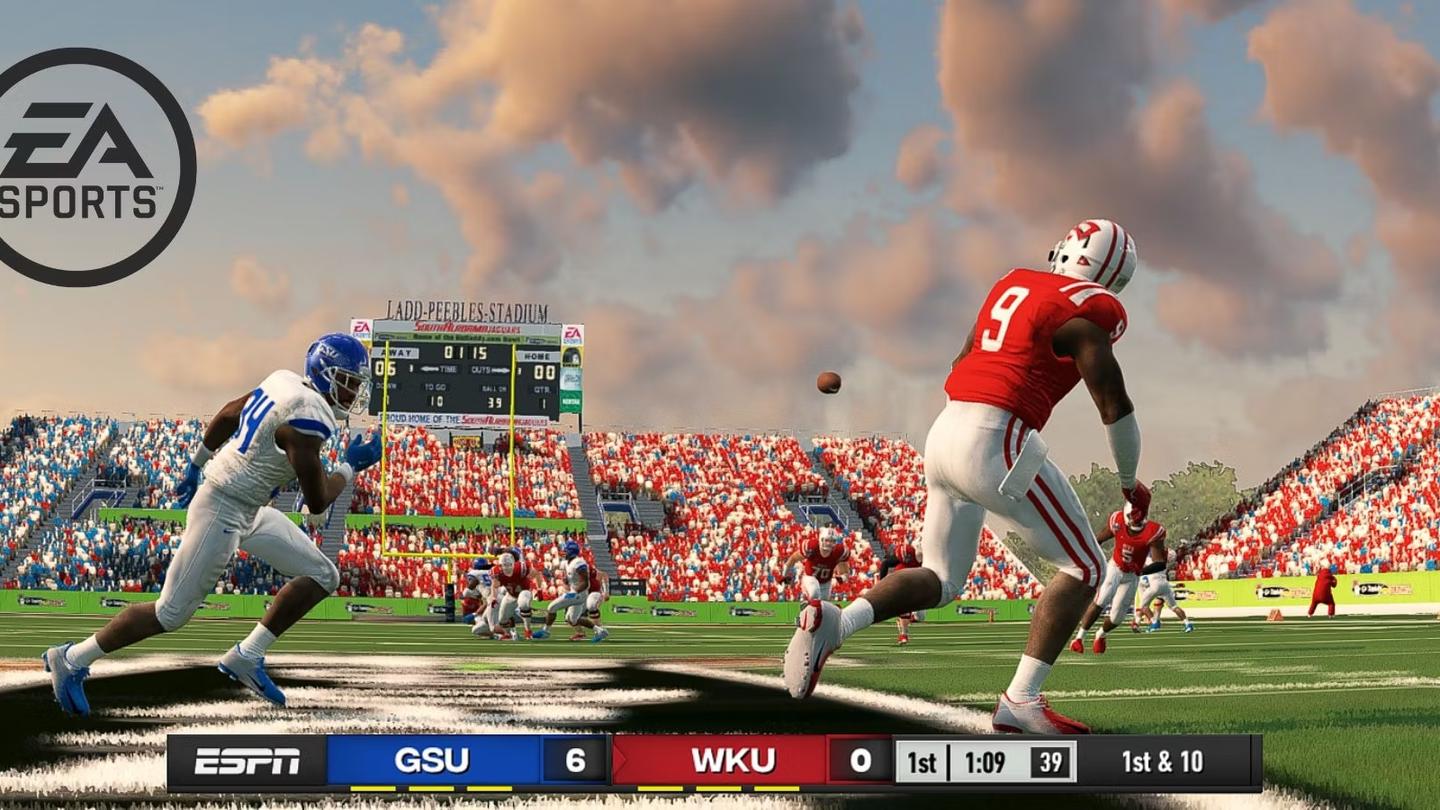Click the game clock showing 1:09
This screenshot has height=810, width=1440.
click(x=985, y=763)
